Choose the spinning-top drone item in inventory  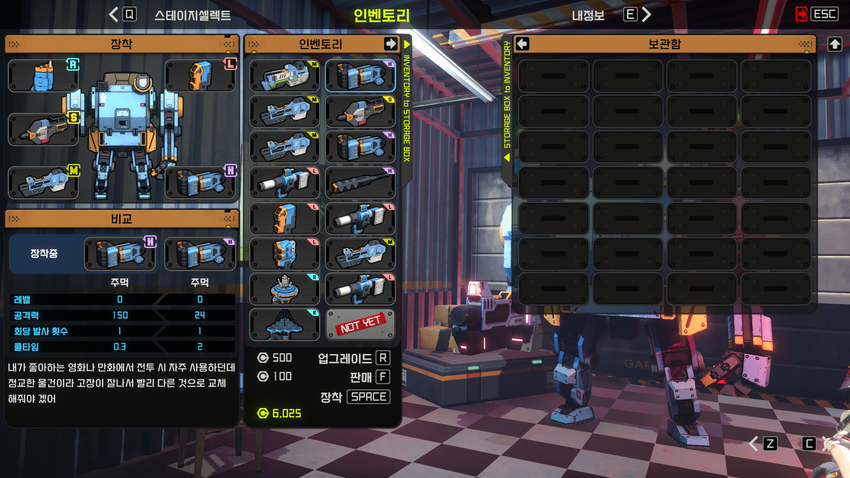(284, 289)
